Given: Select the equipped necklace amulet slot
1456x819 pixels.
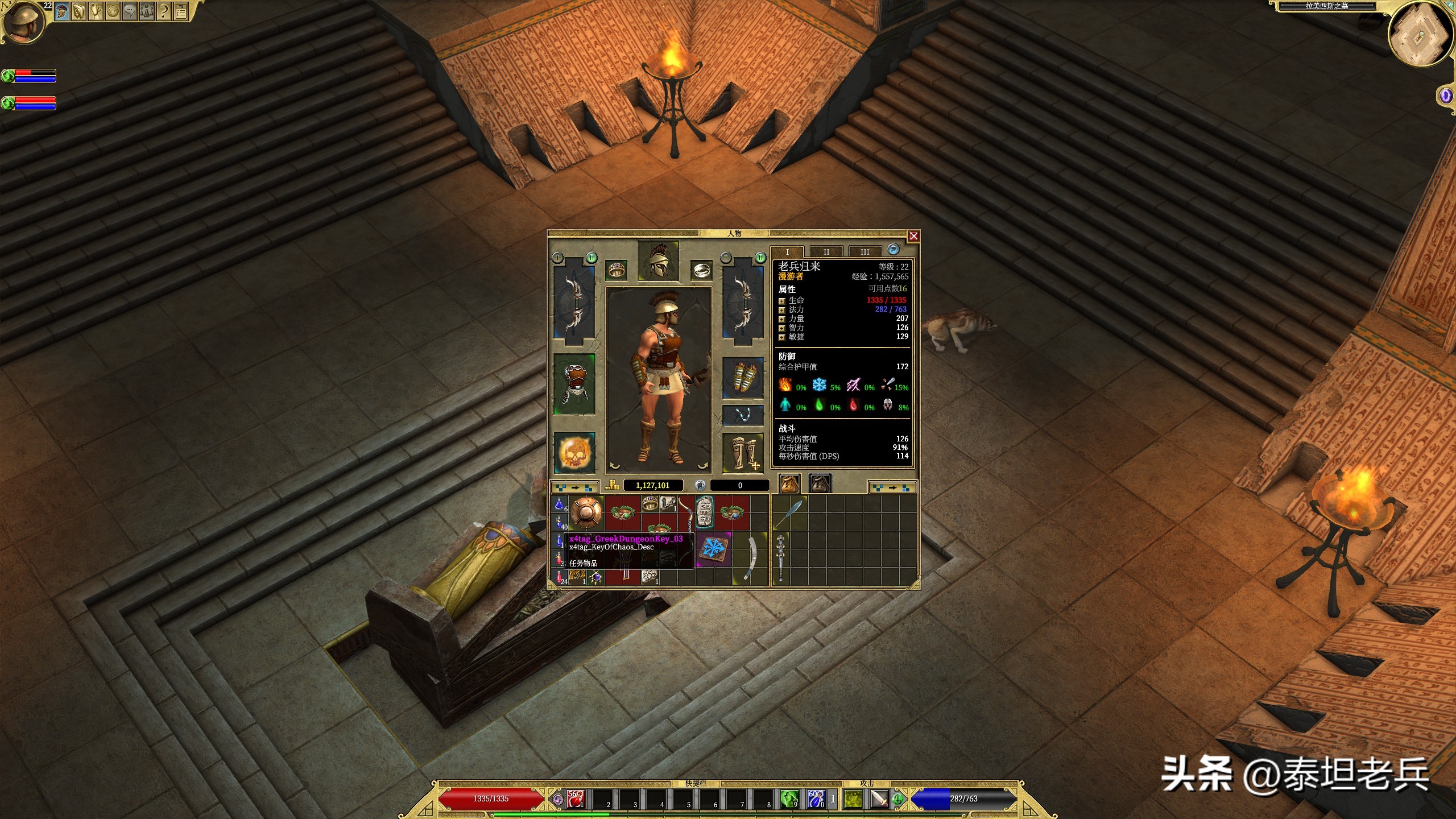Looking at the screenshot, I should click(x=742, y=415).
